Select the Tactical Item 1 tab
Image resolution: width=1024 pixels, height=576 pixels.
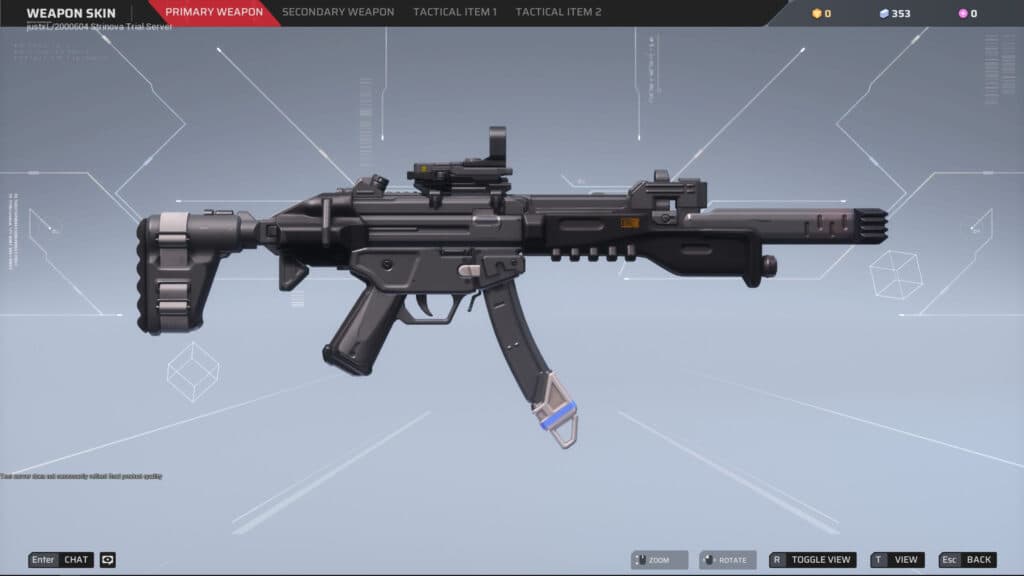click(455, 12)
